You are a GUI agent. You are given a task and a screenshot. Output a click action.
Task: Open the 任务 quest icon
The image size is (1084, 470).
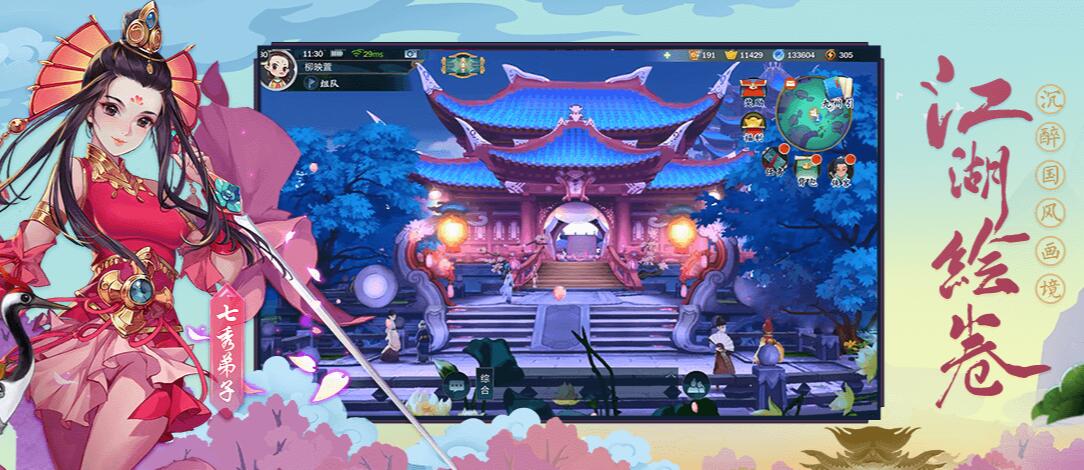[773, 158]
